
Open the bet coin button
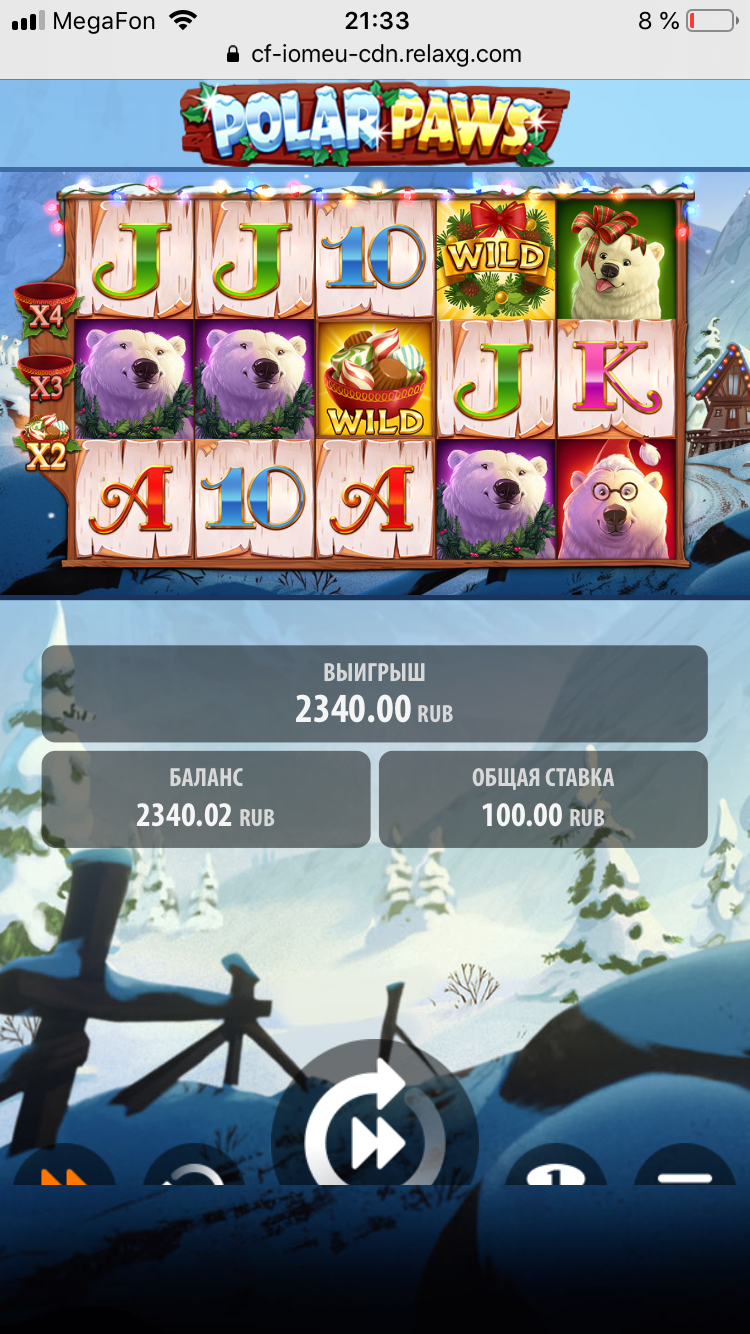pyautogui.click(x=556, y=1172)
